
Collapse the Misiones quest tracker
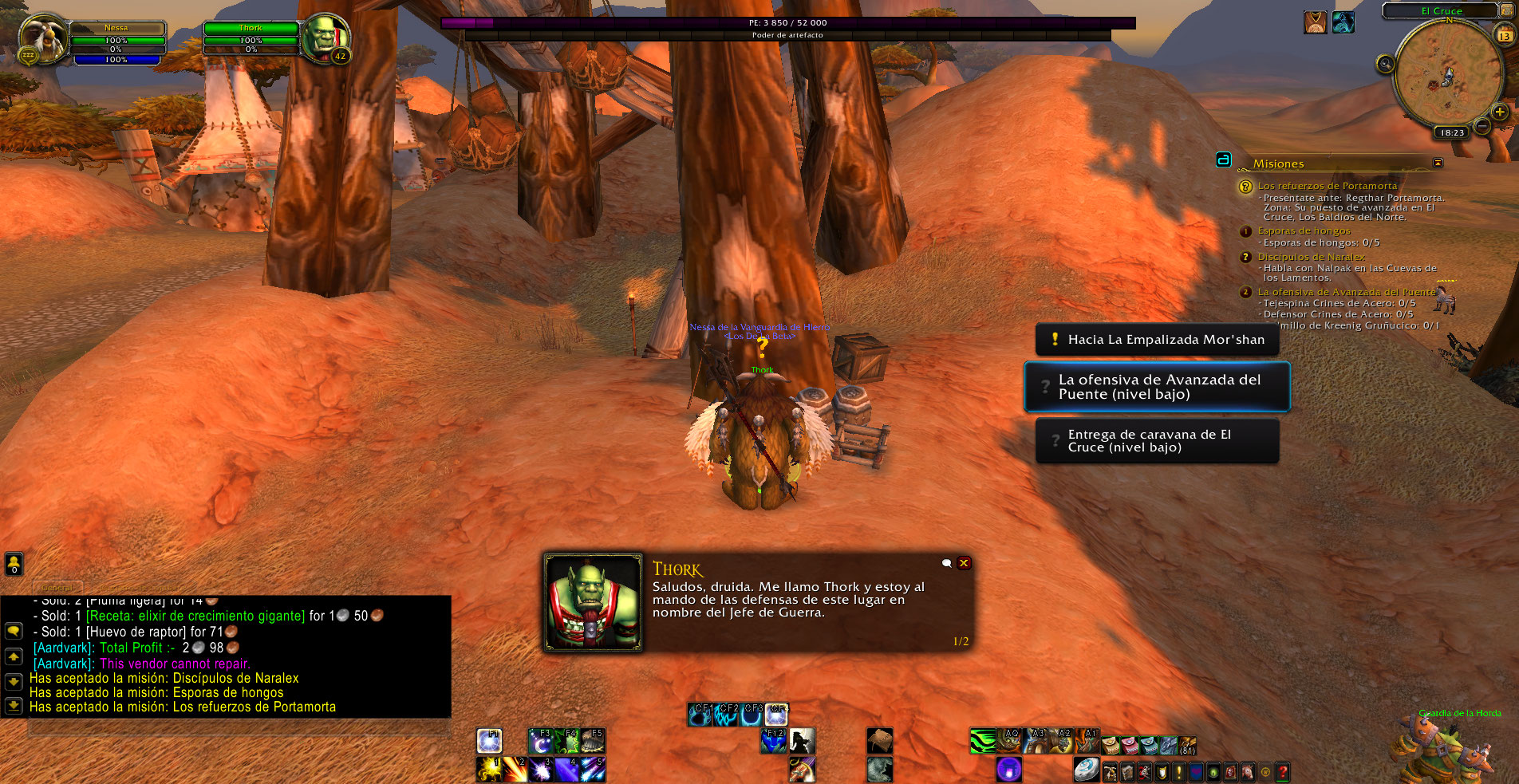click(x=1438, y=163)
